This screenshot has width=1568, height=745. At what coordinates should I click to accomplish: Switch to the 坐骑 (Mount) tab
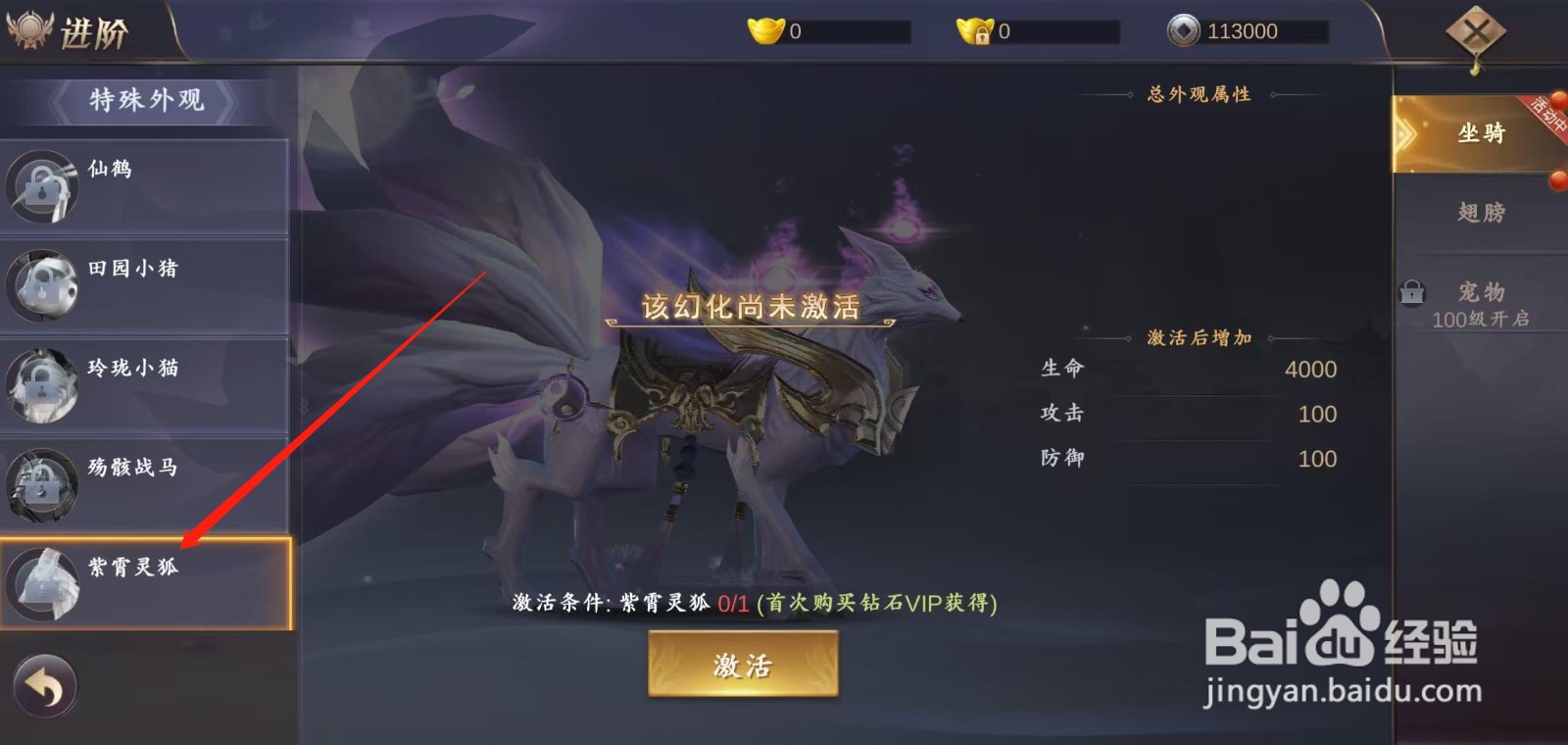[1482, 133]
